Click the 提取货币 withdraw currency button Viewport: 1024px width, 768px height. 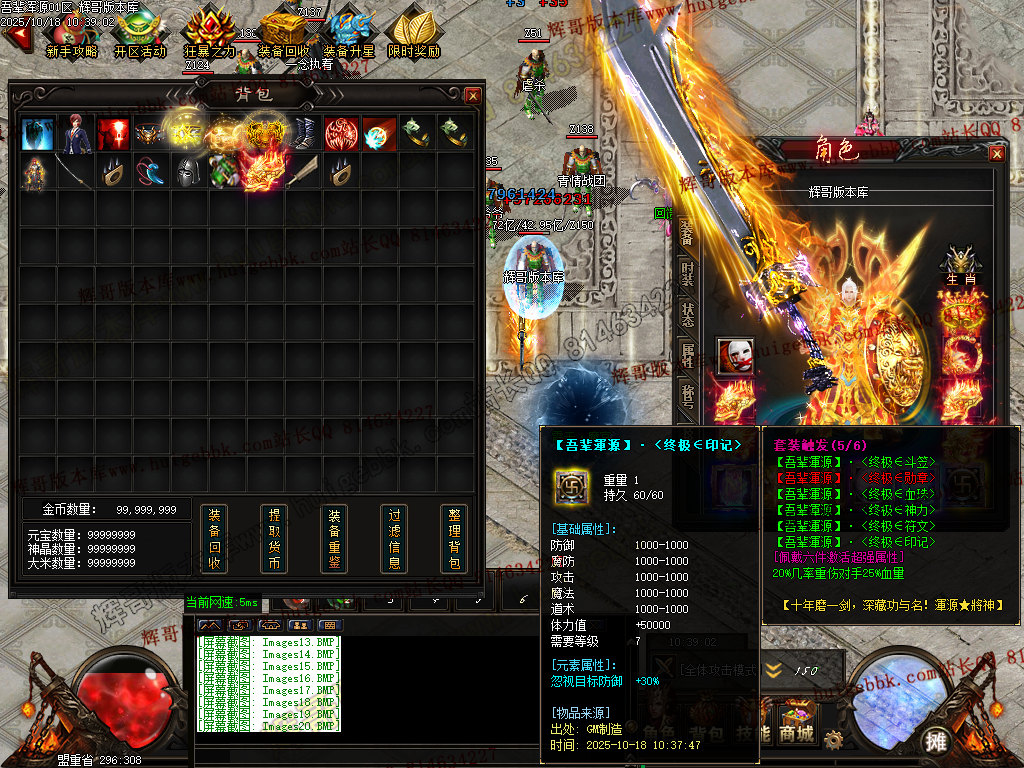[x=274, y=539]
